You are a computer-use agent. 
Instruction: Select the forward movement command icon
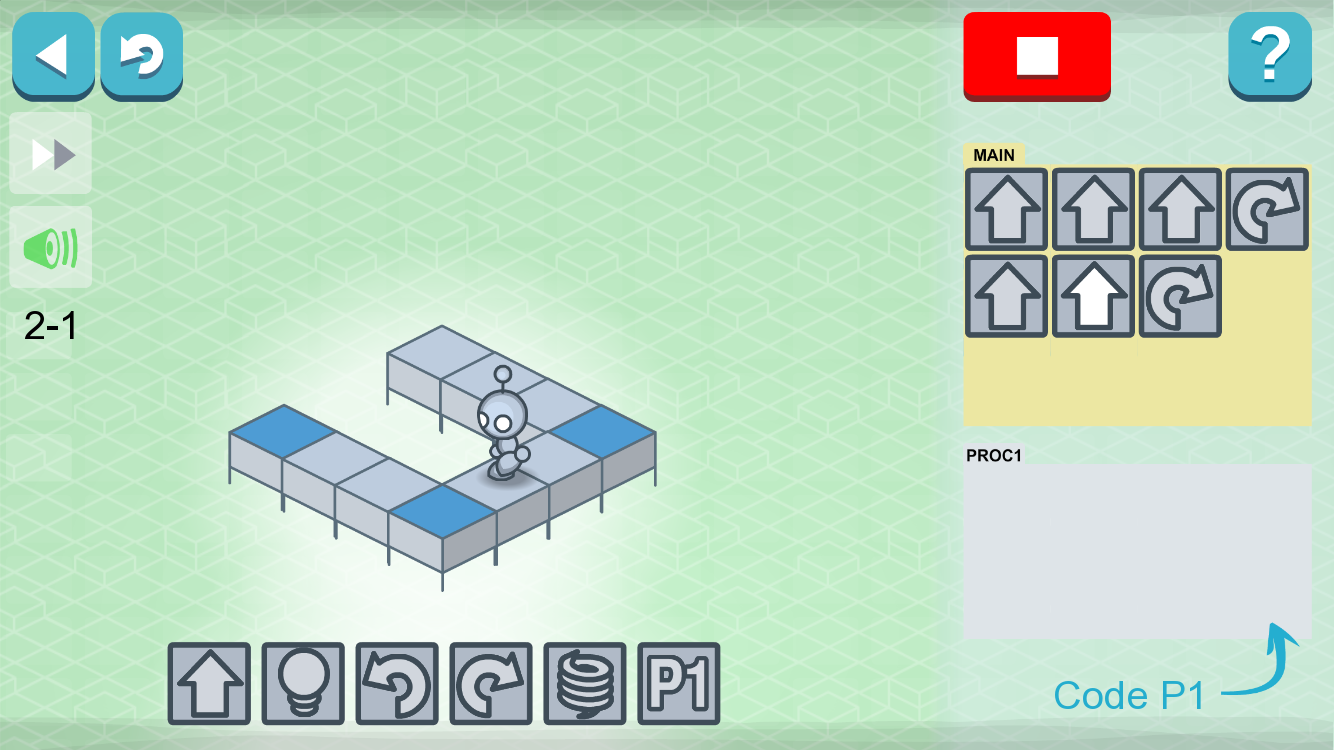[x=210, y=685]
